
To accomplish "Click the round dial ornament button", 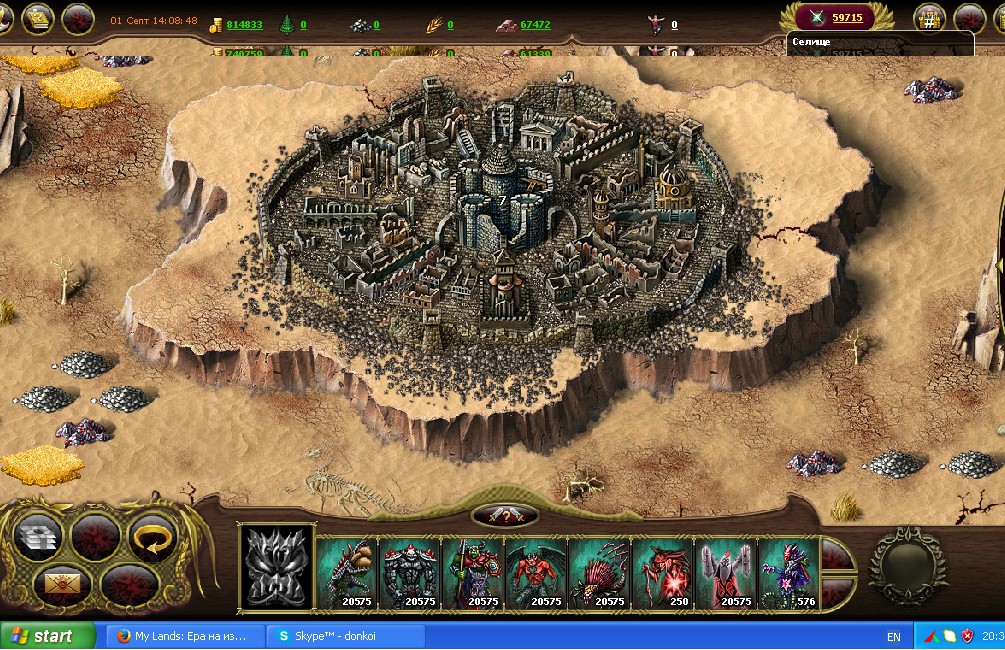I will [907, 566].
